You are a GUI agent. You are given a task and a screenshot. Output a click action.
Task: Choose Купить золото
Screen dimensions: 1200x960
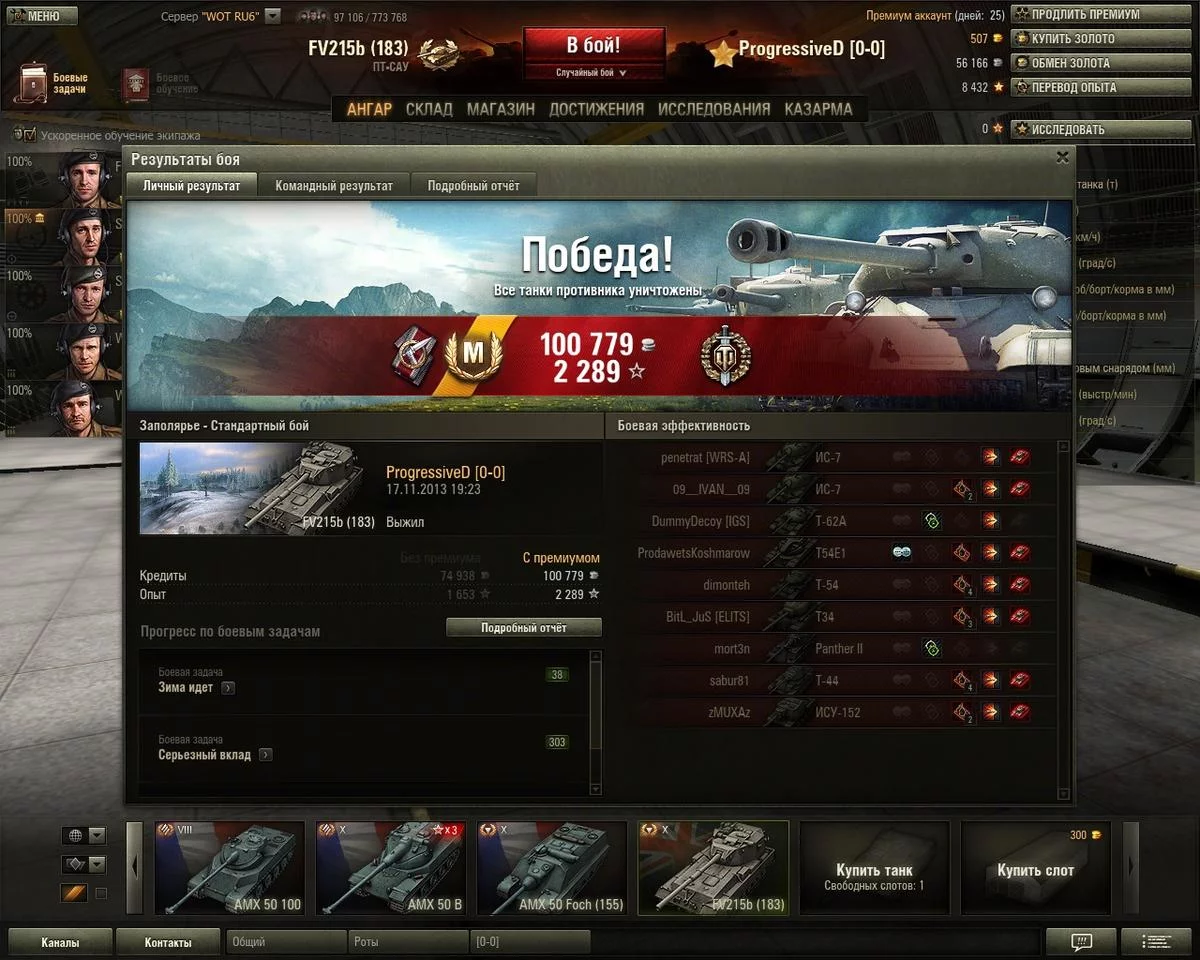1073,39
